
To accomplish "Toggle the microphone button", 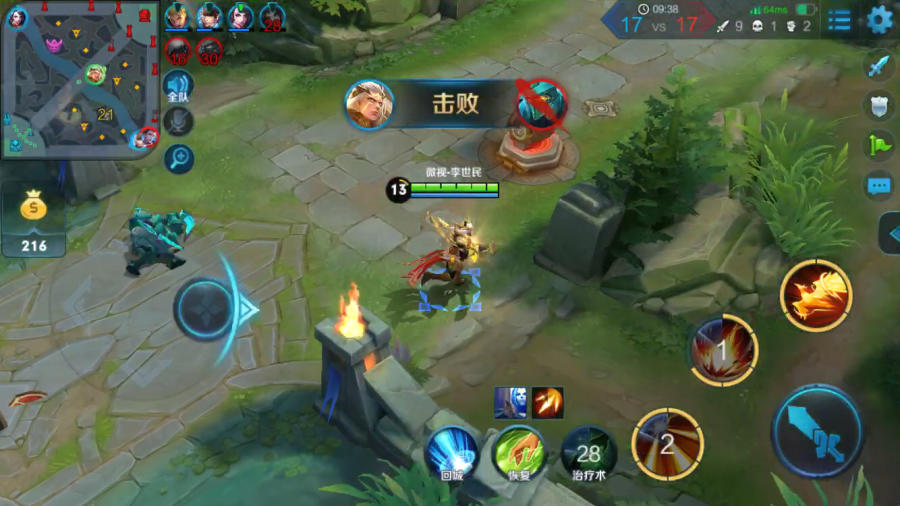I will point(179,122).
